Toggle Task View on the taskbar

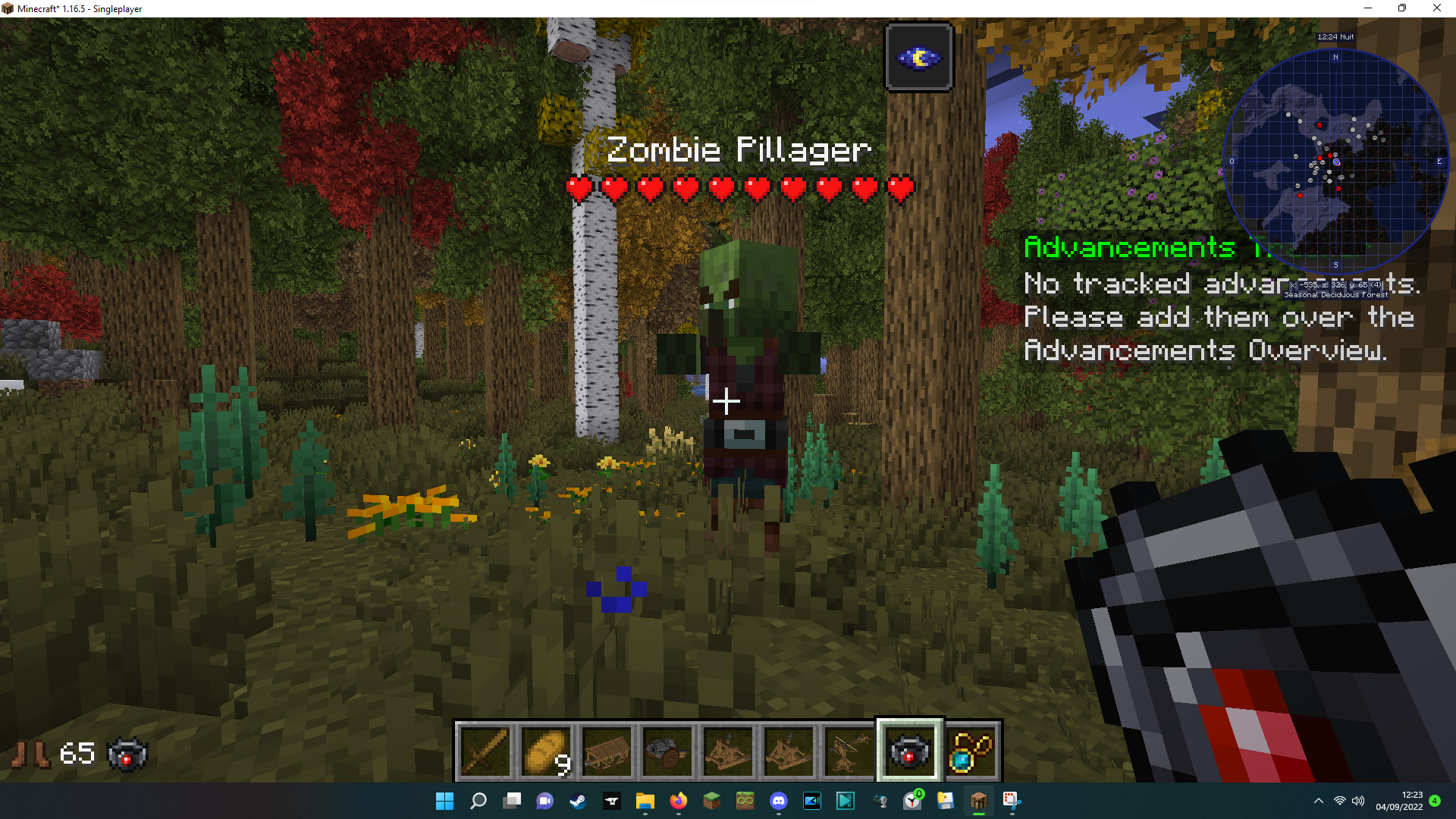[512, 801]
